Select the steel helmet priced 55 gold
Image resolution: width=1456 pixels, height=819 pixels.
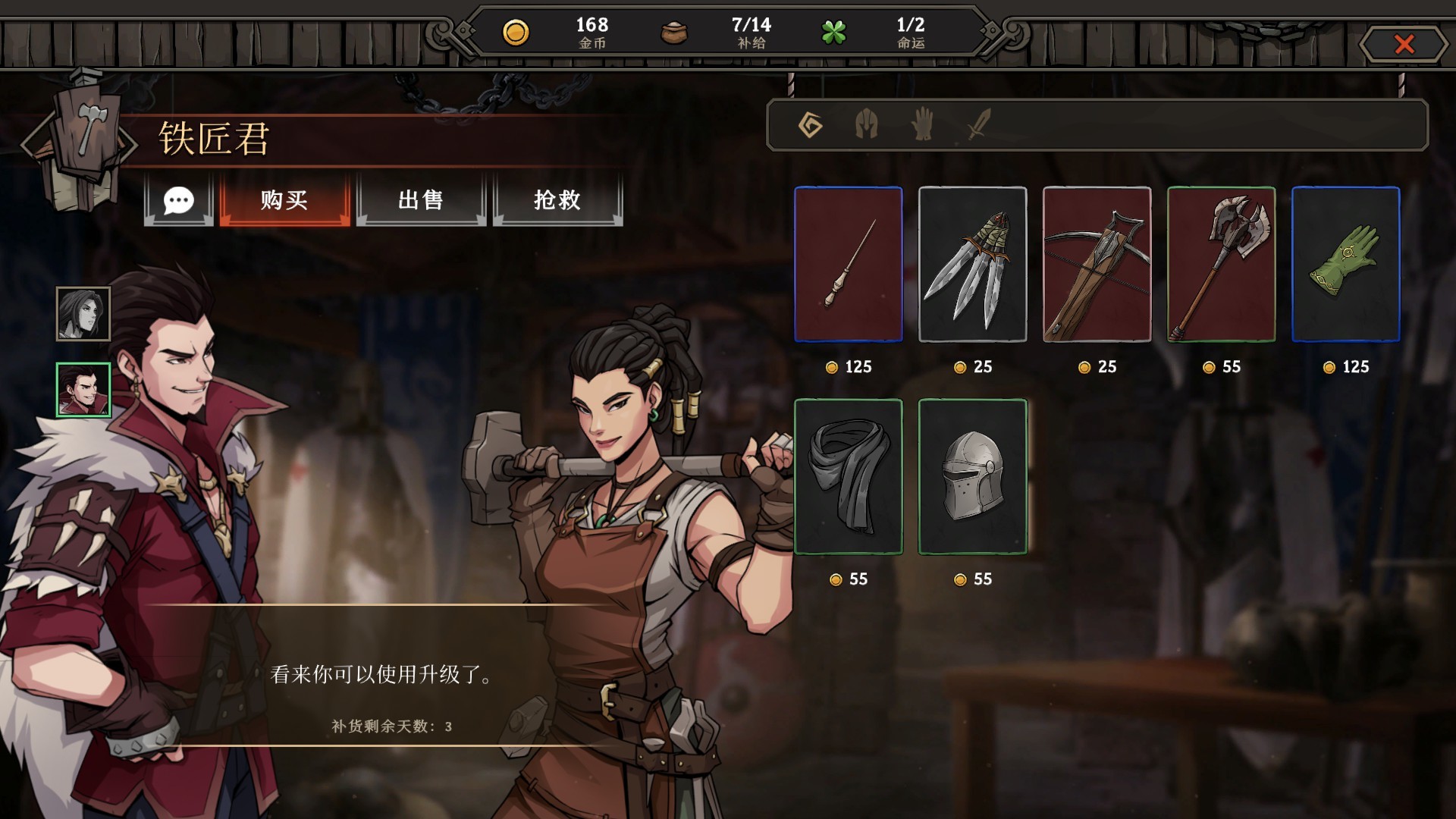pyautogui.click(x=972, y=478)
